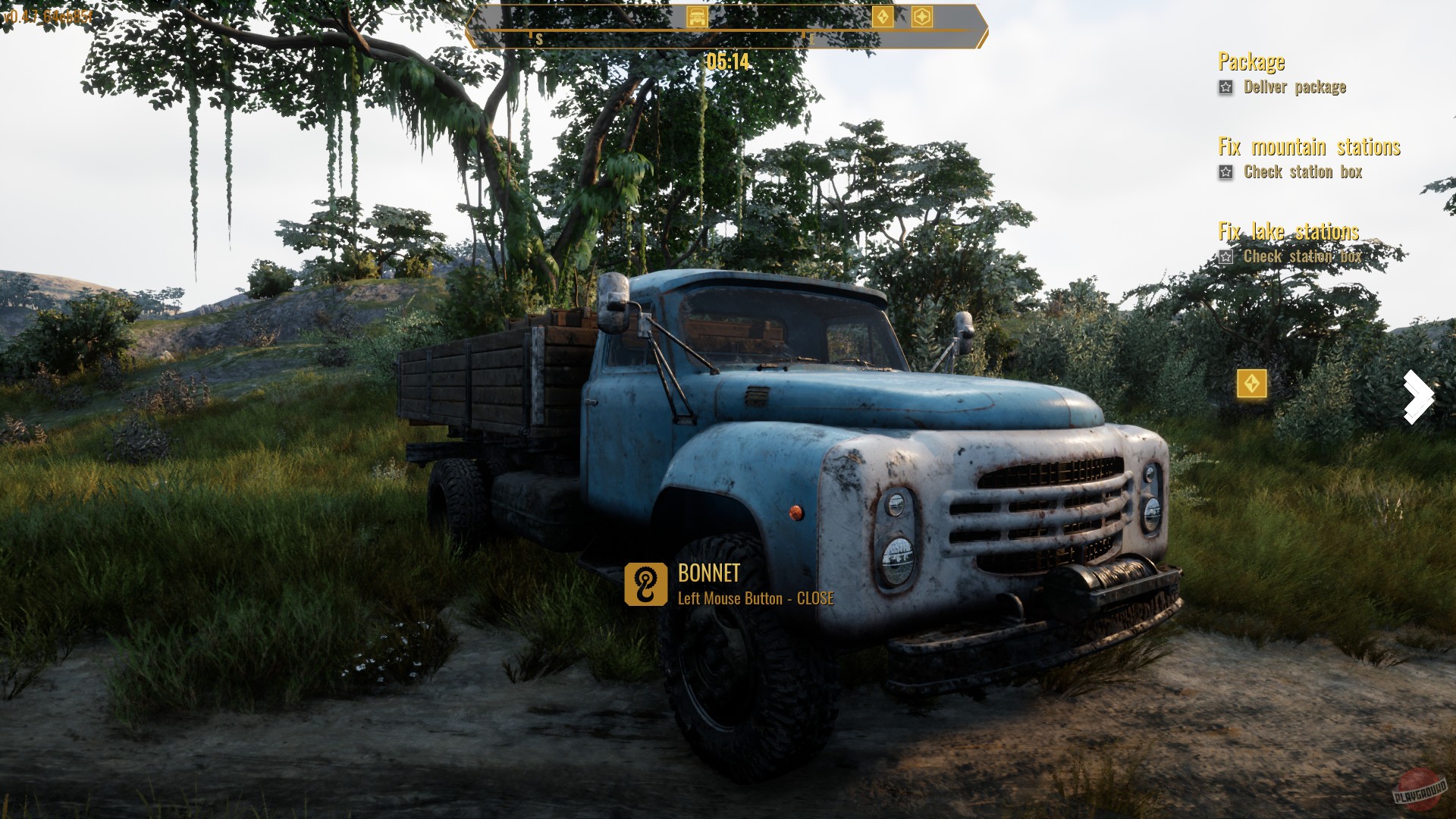
Task: Check the station box objective under Fix mountain stations
Action: coord(1225,172)
